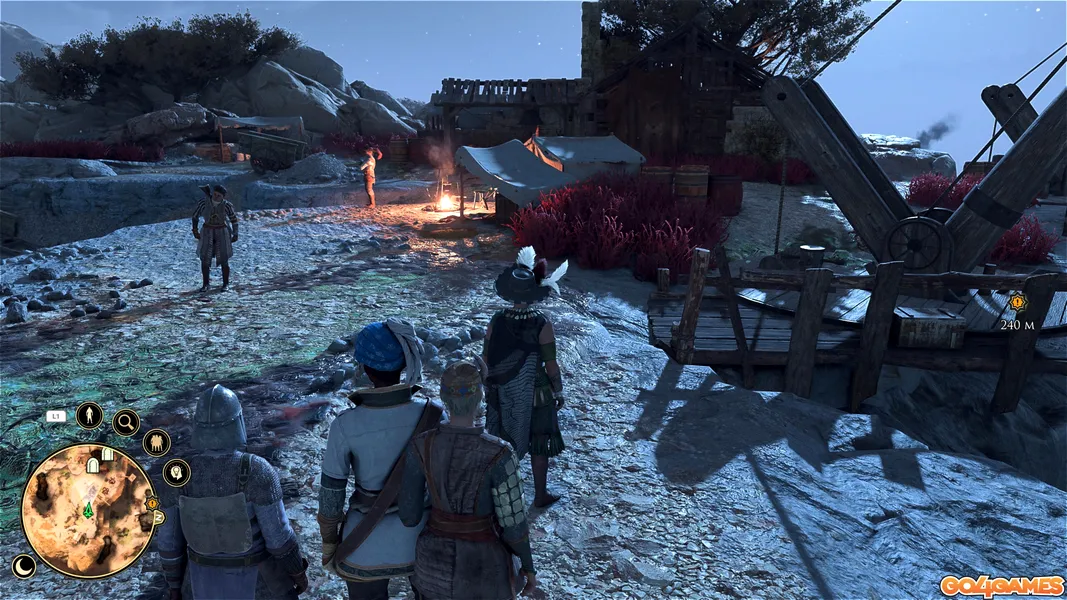Open the circular minimap
1067x600 pixels.
(x=88, y=510)
